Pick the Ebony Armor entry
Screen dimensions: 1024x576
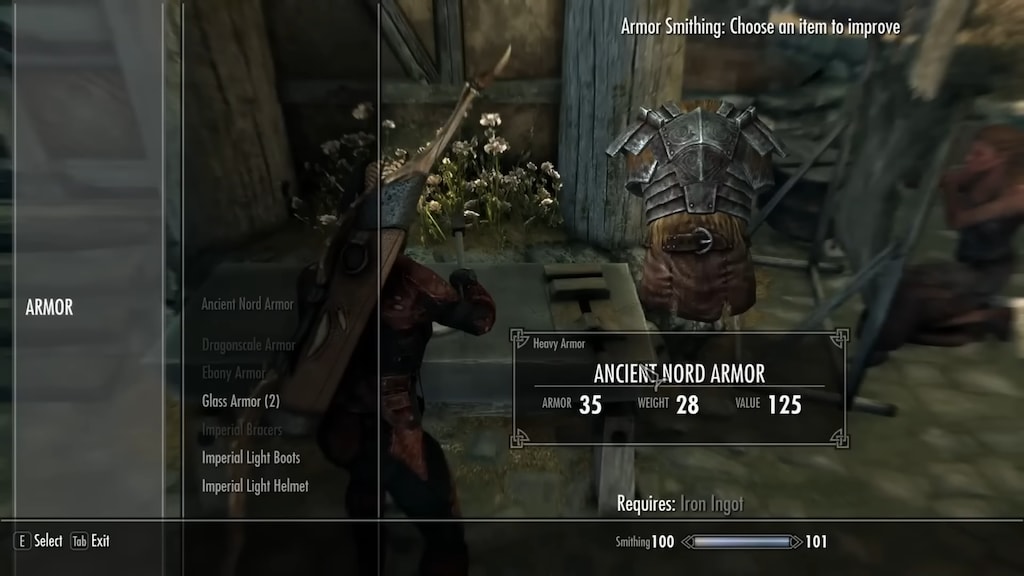233,373
